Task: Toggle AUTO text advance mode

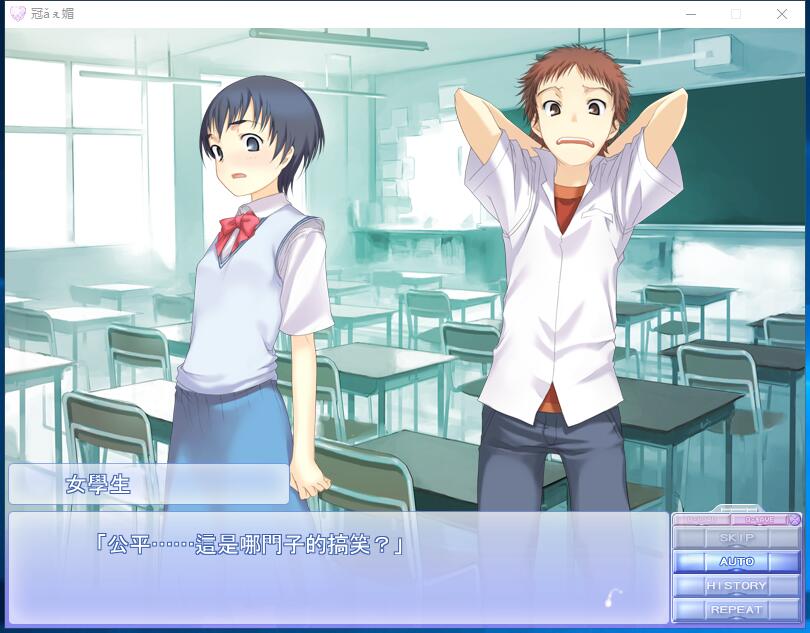Action: point(737,562)
